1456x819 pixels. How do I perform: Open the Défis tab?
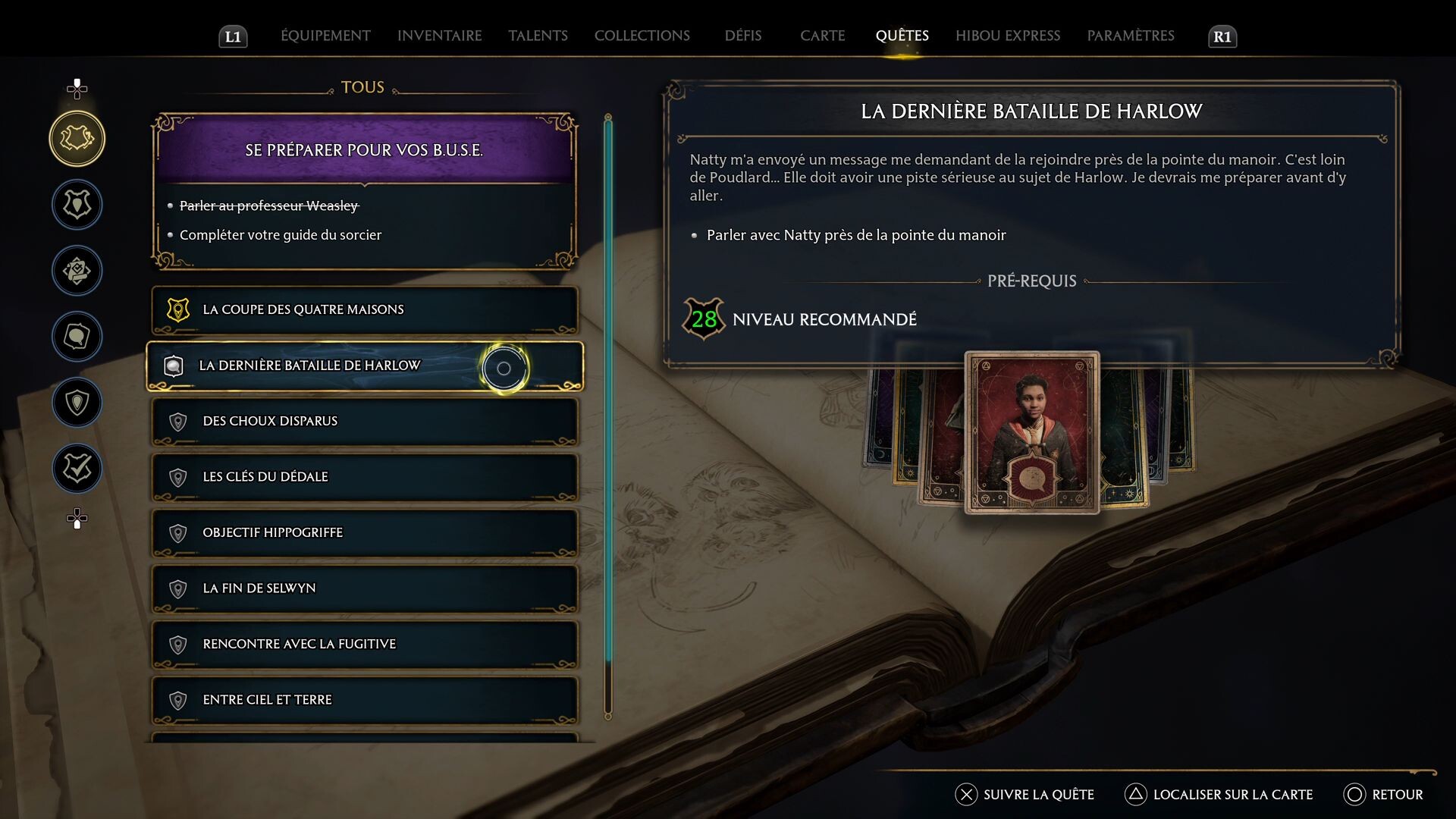(742, 36)
